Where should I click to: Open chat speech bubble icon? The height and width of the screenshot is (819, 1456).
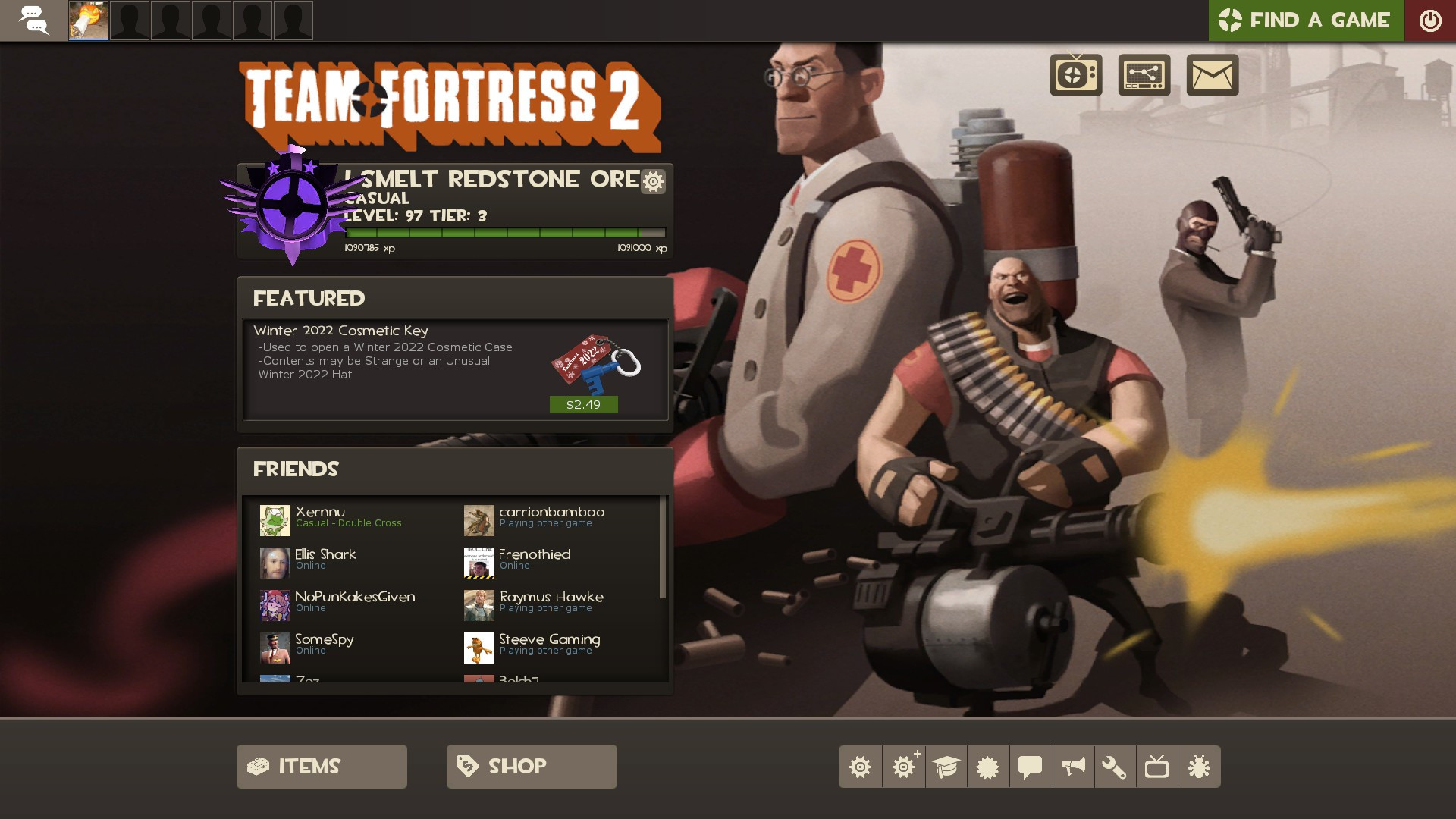pos(1031,767)
